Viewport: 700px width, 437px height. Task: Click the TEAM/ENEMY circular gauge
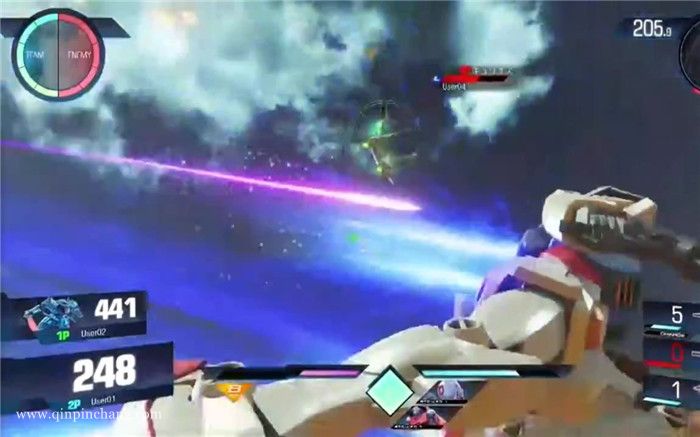click(58, 54)
